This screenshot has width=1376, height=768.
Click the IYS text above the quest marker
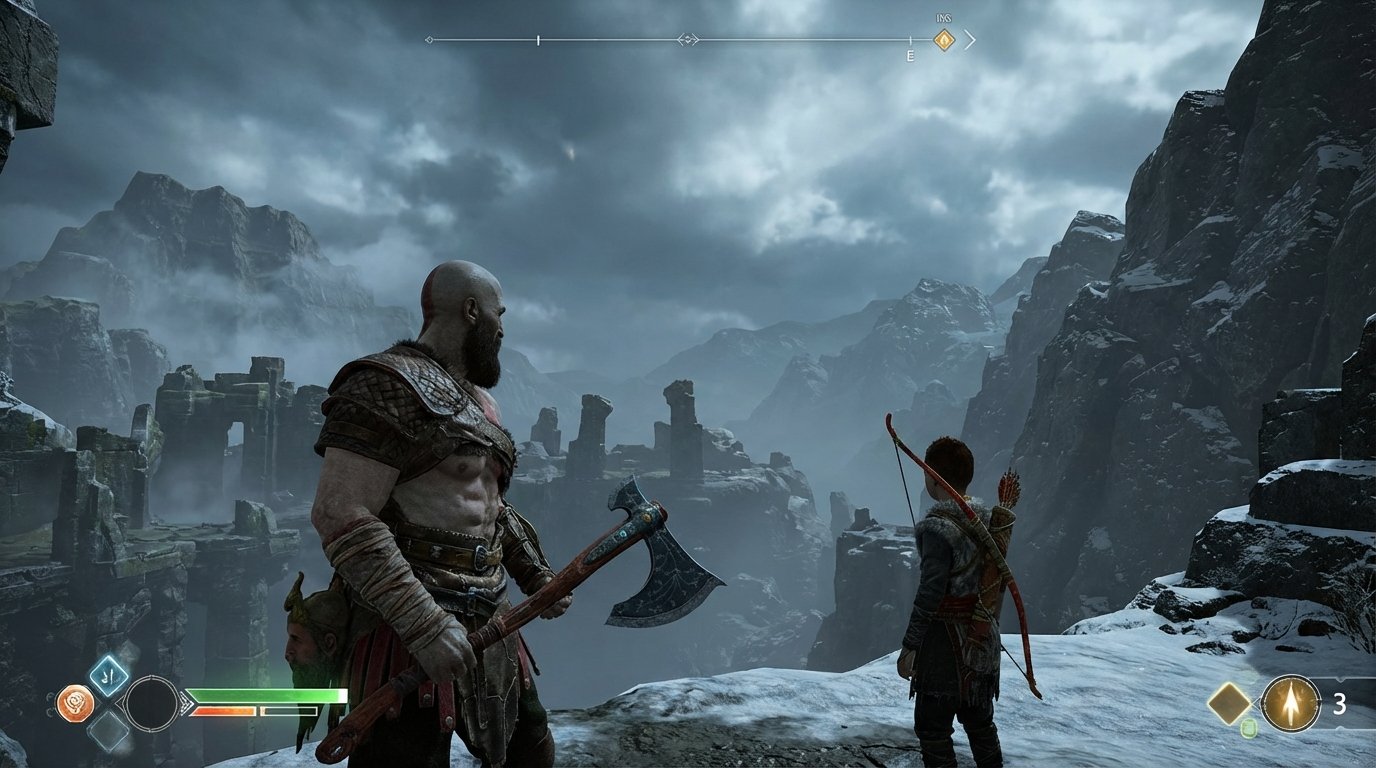tap(943, 17)
